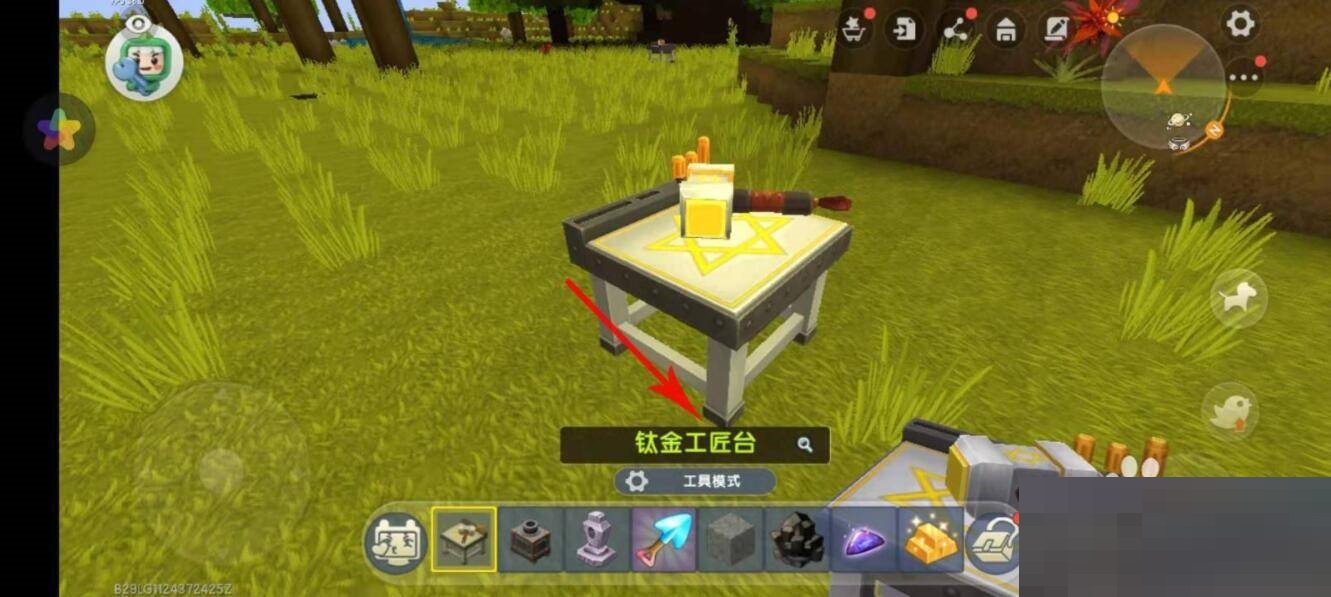Click the magnifier beside 钛金工匠台
Viewport: 1331px width, 597px height.
(x=805, y=444)
